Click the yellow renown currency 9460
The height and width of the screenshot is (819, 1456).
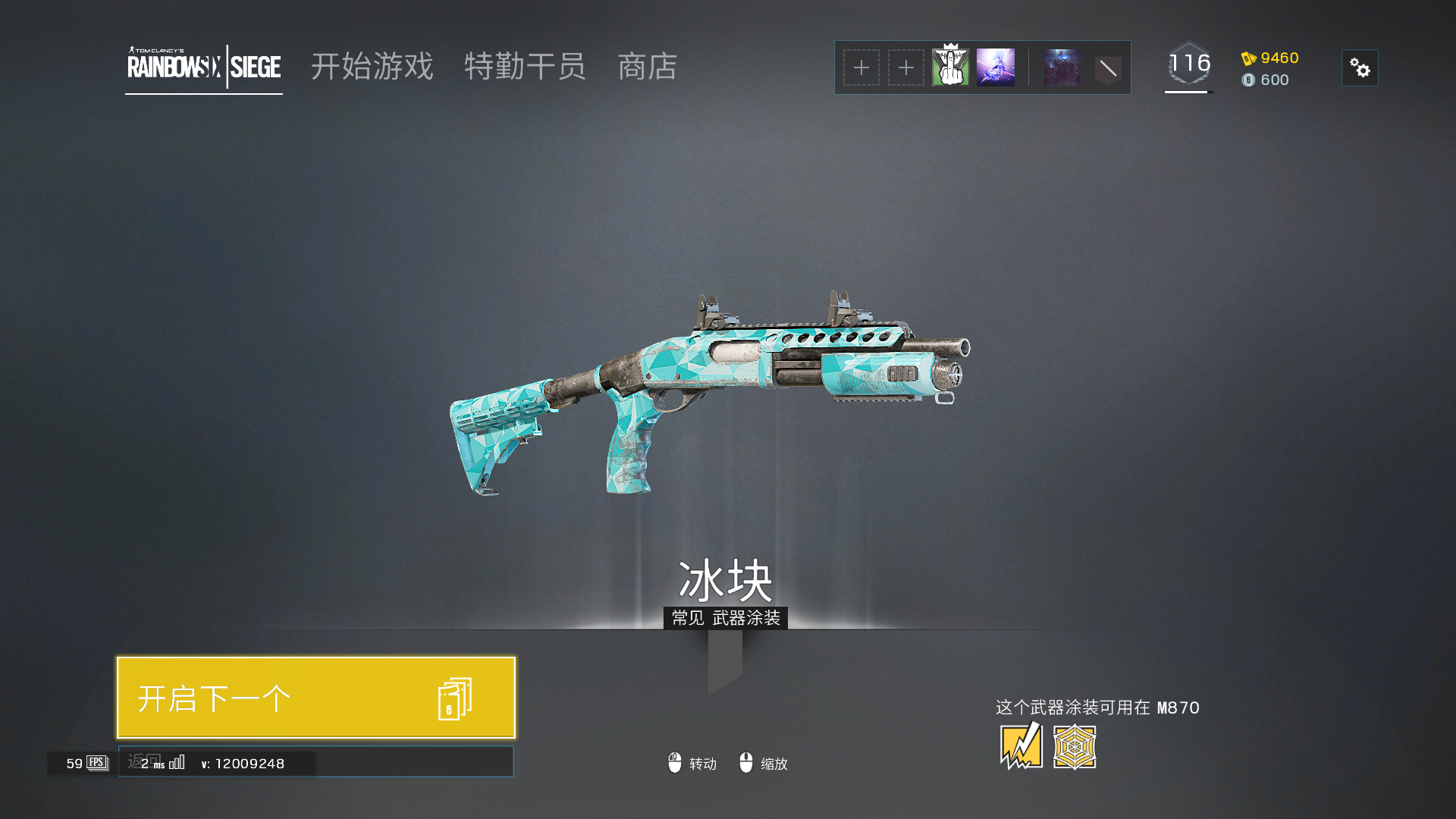[x=1271, y=58]
